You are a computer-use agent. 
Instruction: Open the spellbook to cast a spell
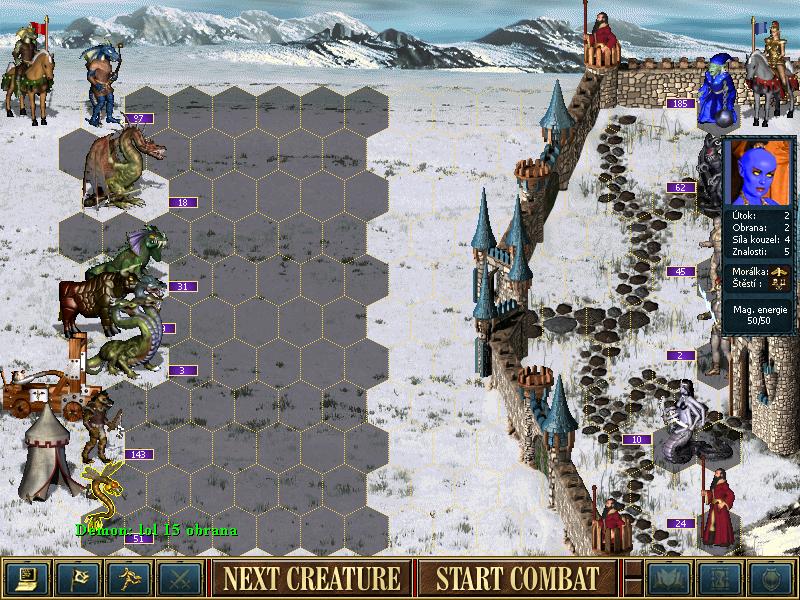point(667,578)
